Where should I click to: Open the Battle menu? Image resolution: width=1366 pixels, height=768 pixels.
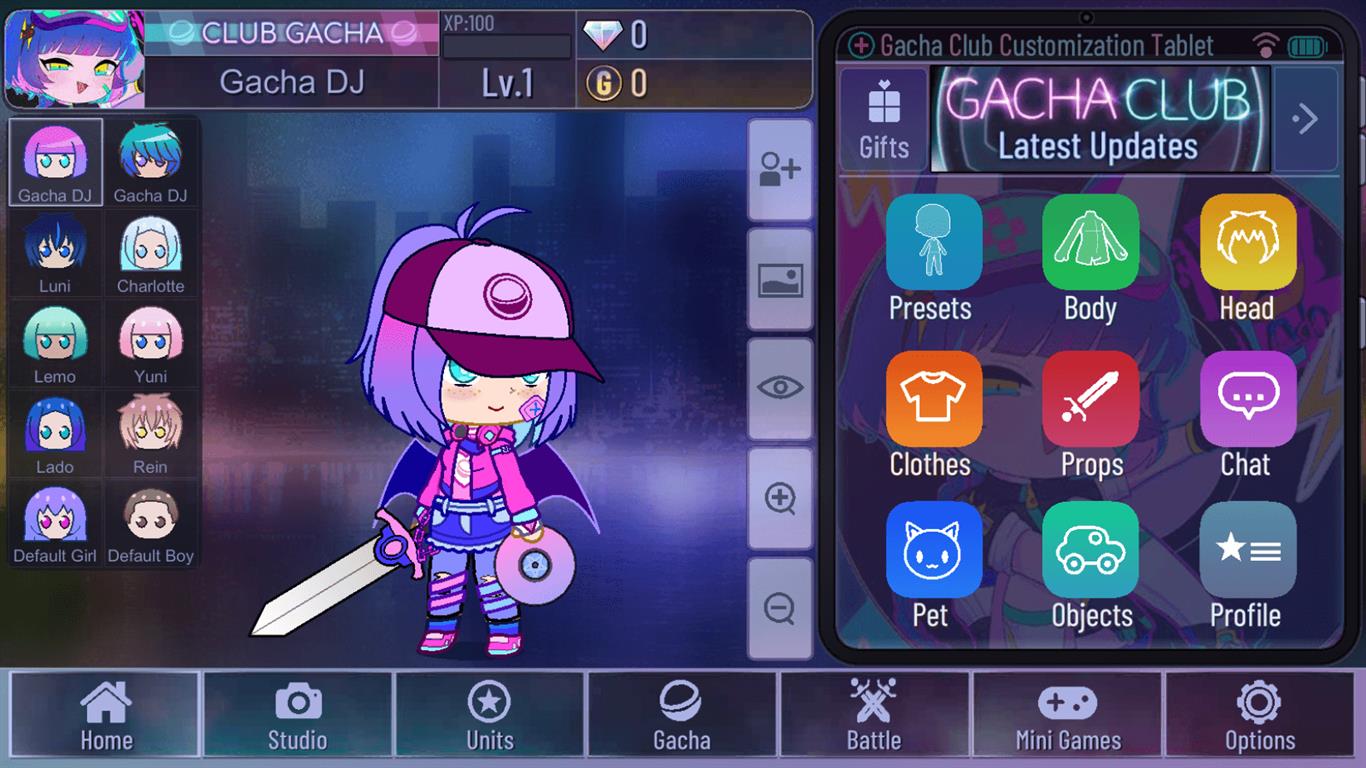click(873, 714)
